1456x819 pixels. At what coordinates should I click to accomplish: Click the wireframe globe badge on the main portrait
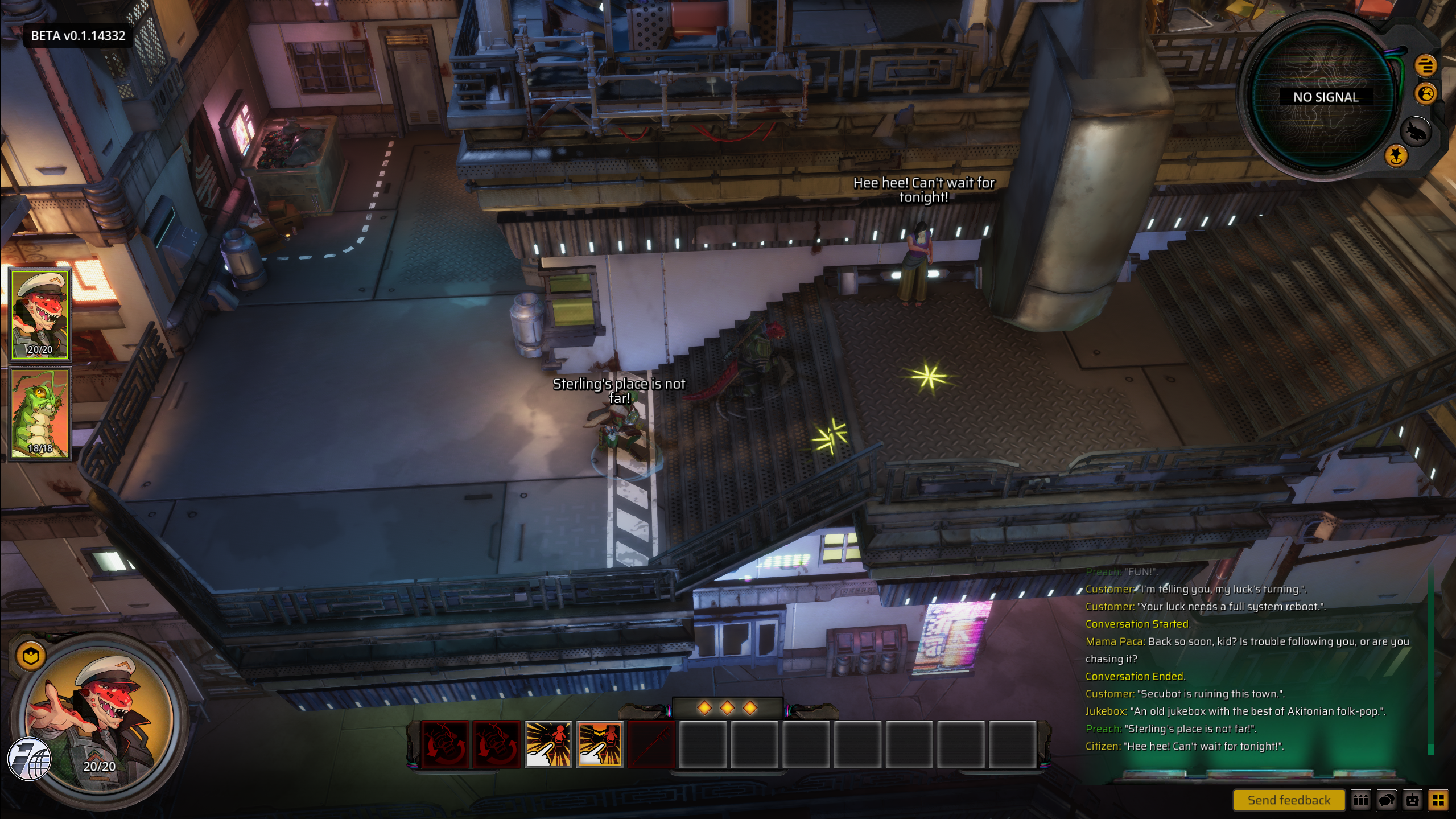pos(30,758)
